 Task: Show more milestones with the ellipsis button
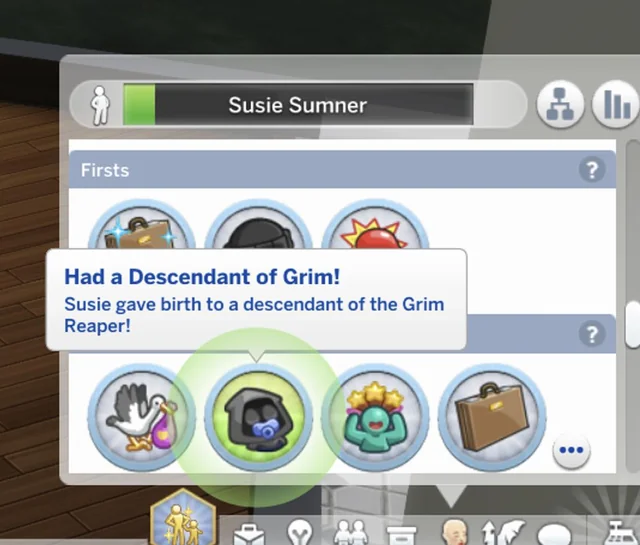[x=571, y=450]
